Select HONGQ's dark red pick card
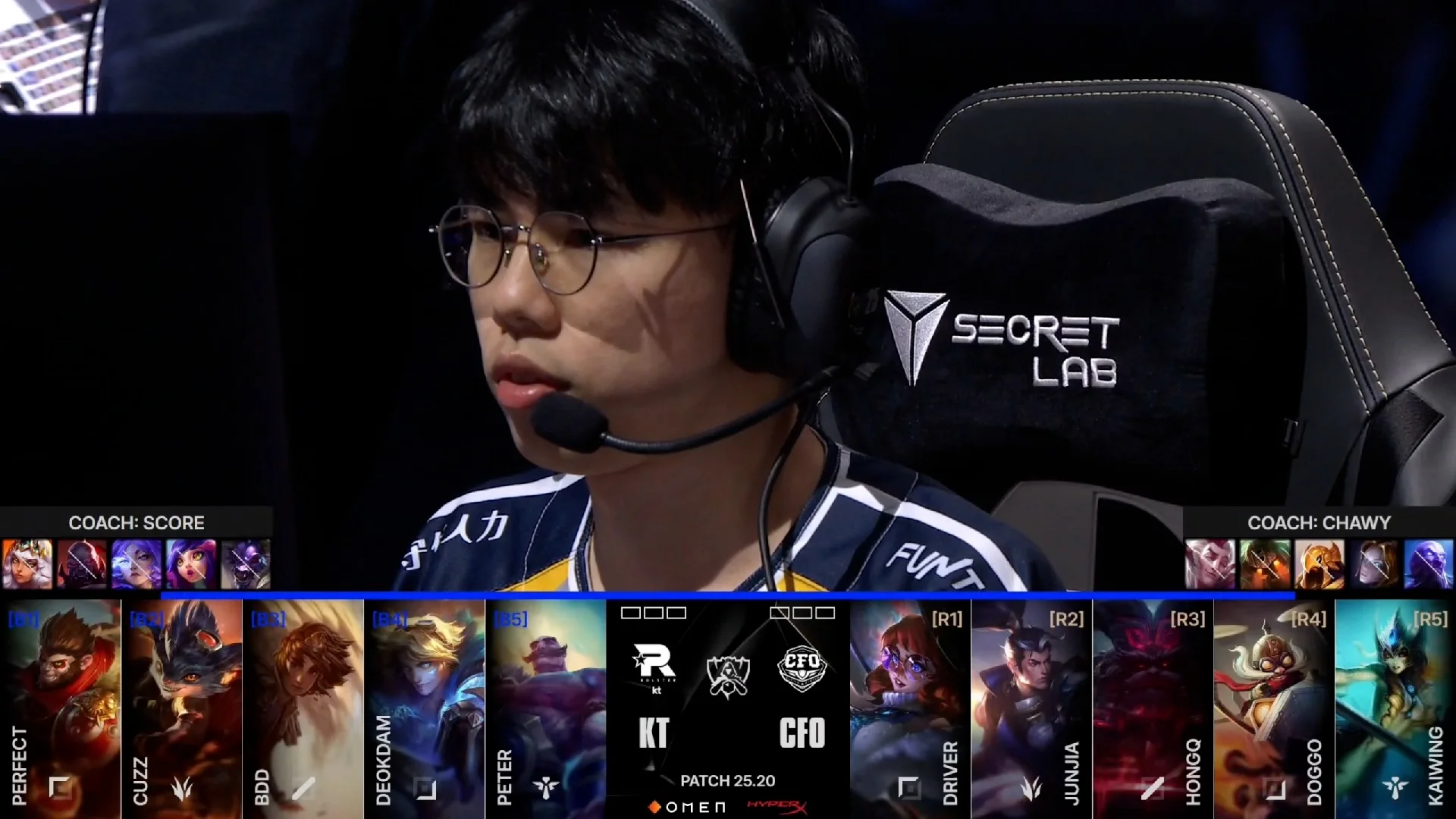 point(1153,705)
